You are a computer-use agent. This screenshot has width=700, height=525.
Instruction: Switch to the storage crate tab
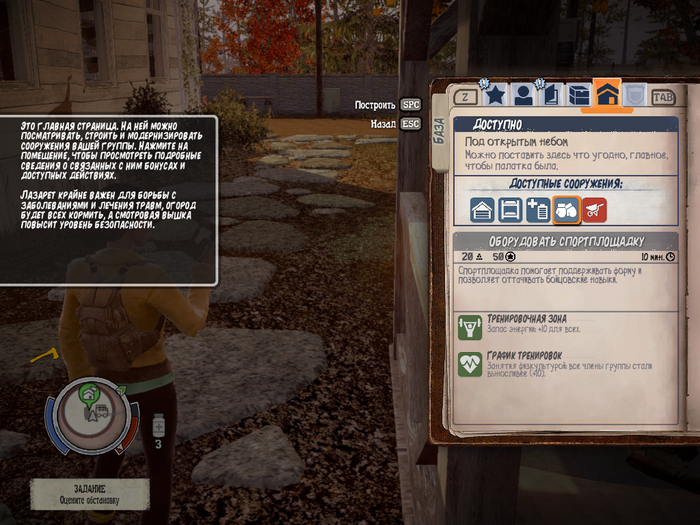pyautogui.click(x=578, y=96)
